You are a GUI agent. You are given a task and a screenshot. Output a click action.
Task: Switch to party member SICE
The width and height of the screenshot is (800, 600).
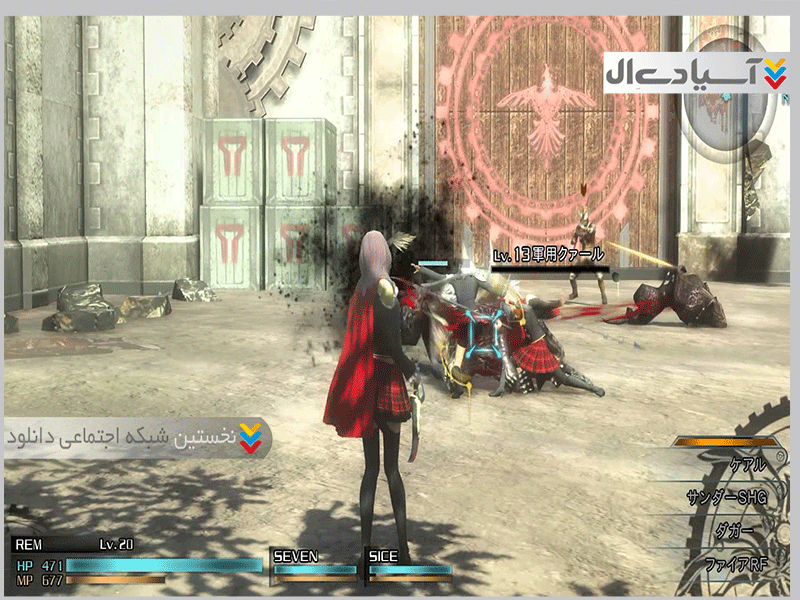click(x=408, y=564)
